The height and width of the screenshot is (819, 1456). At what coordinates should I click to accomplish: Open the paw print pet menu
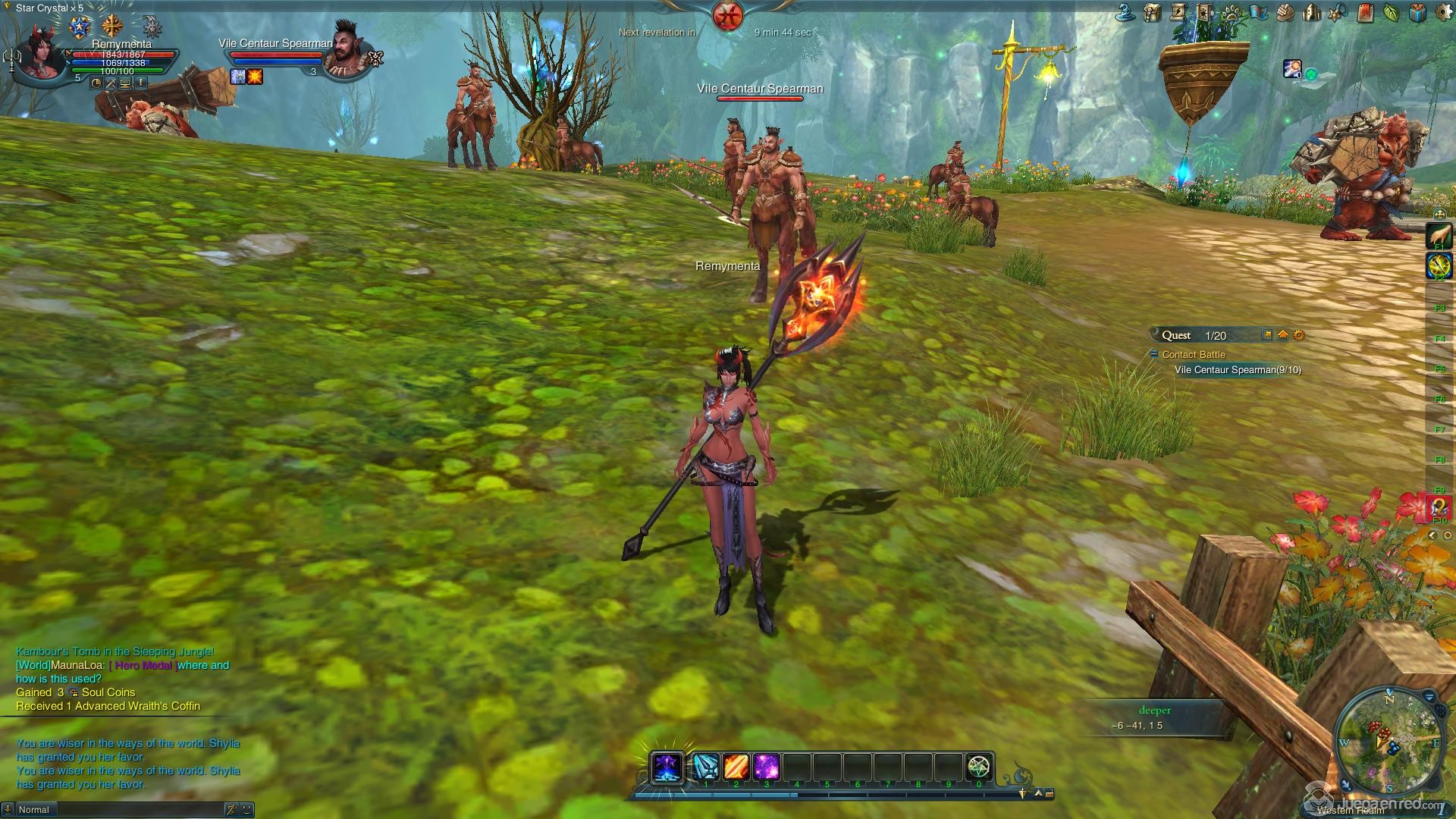[x=1232, y=11]
